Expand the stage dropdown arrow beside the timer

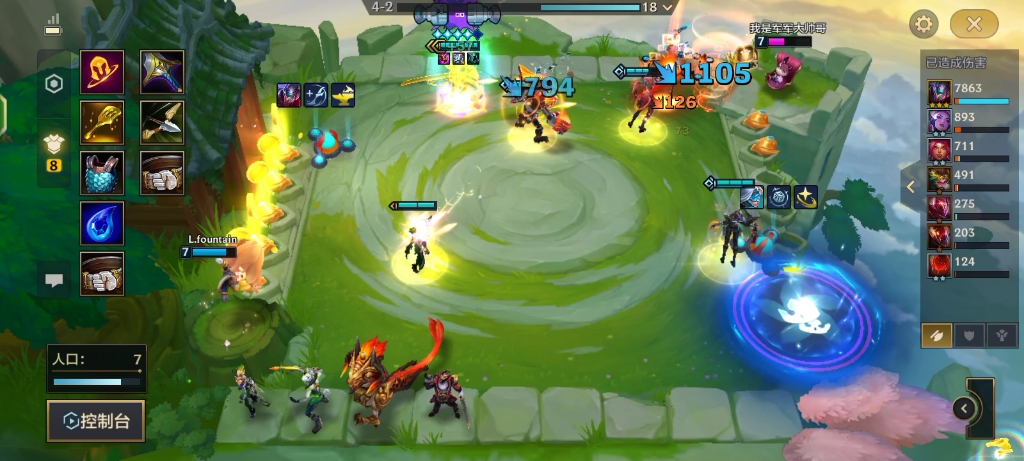pyautogui.click(x=668, y=7)
